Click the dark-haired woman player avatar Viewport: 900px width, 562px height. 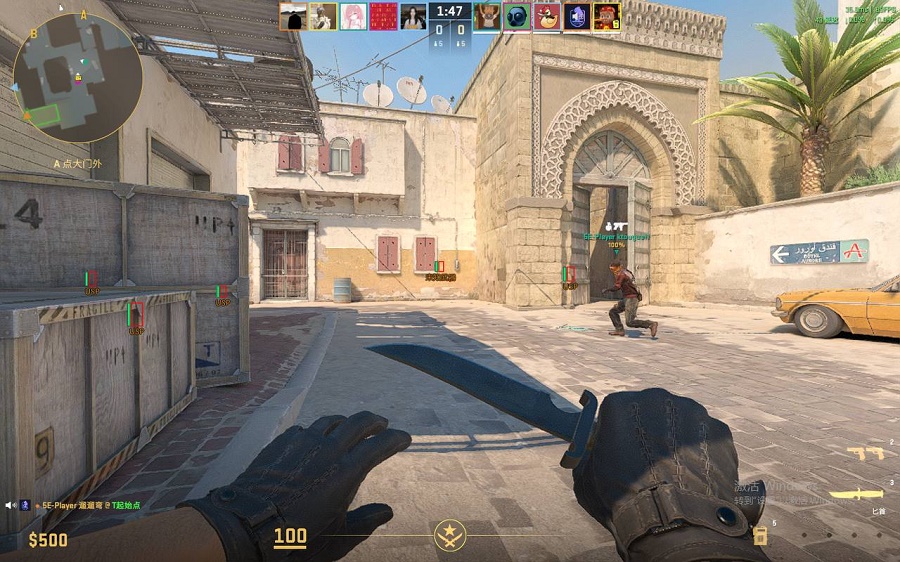[x=413, y=16]
